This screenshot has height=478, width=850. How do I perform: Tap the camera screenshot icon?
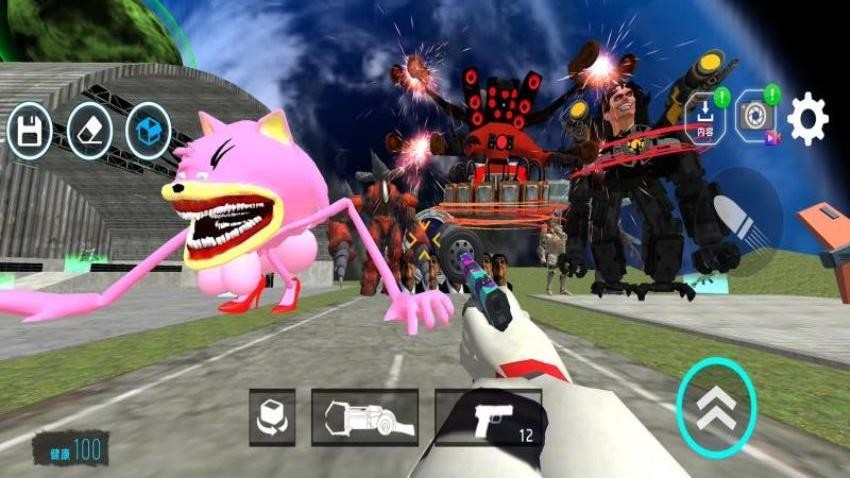pyautogui.click(x=755, y=118)
